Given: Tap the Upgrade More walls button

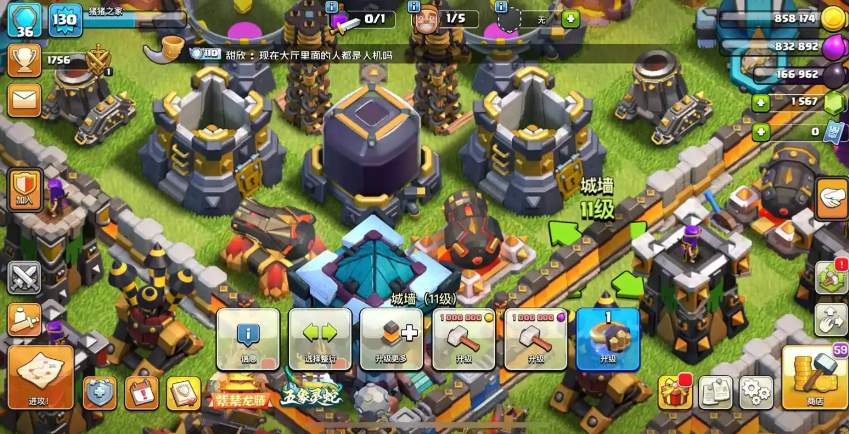Looking at the screenshot, I should [x=392, y=339].
